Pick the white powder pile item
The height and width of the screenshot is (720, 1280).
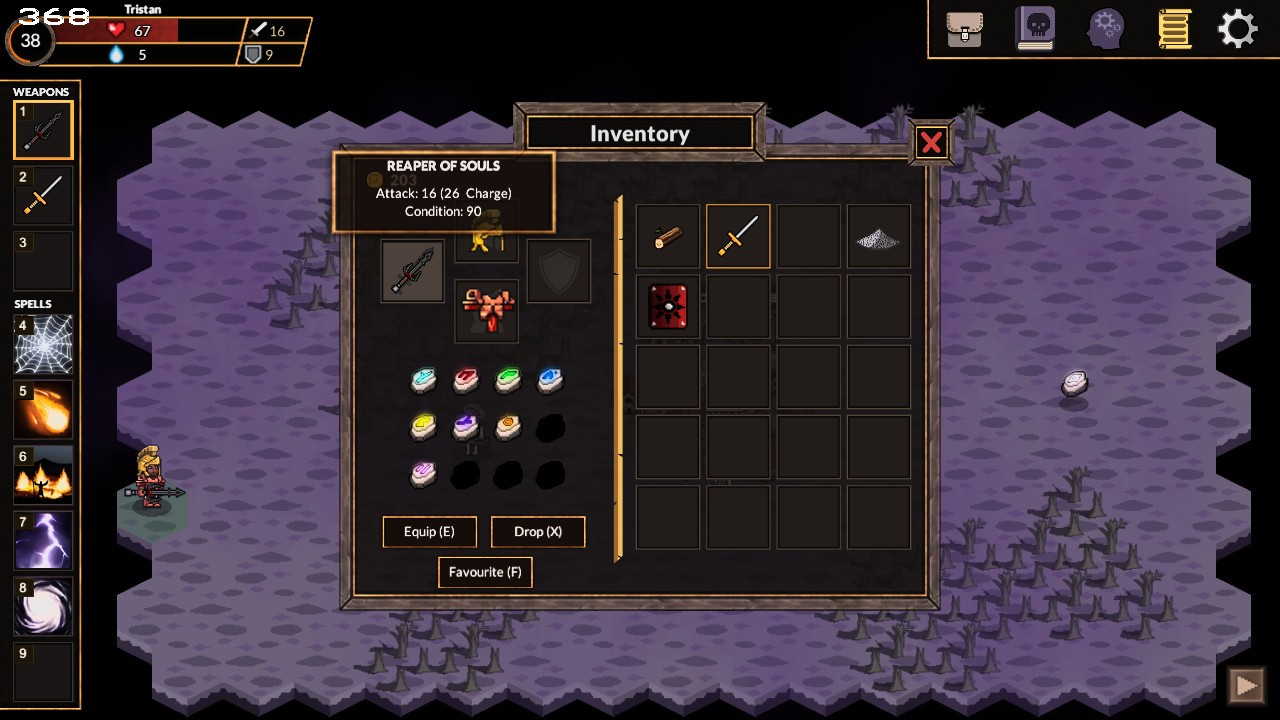(879, 237)
